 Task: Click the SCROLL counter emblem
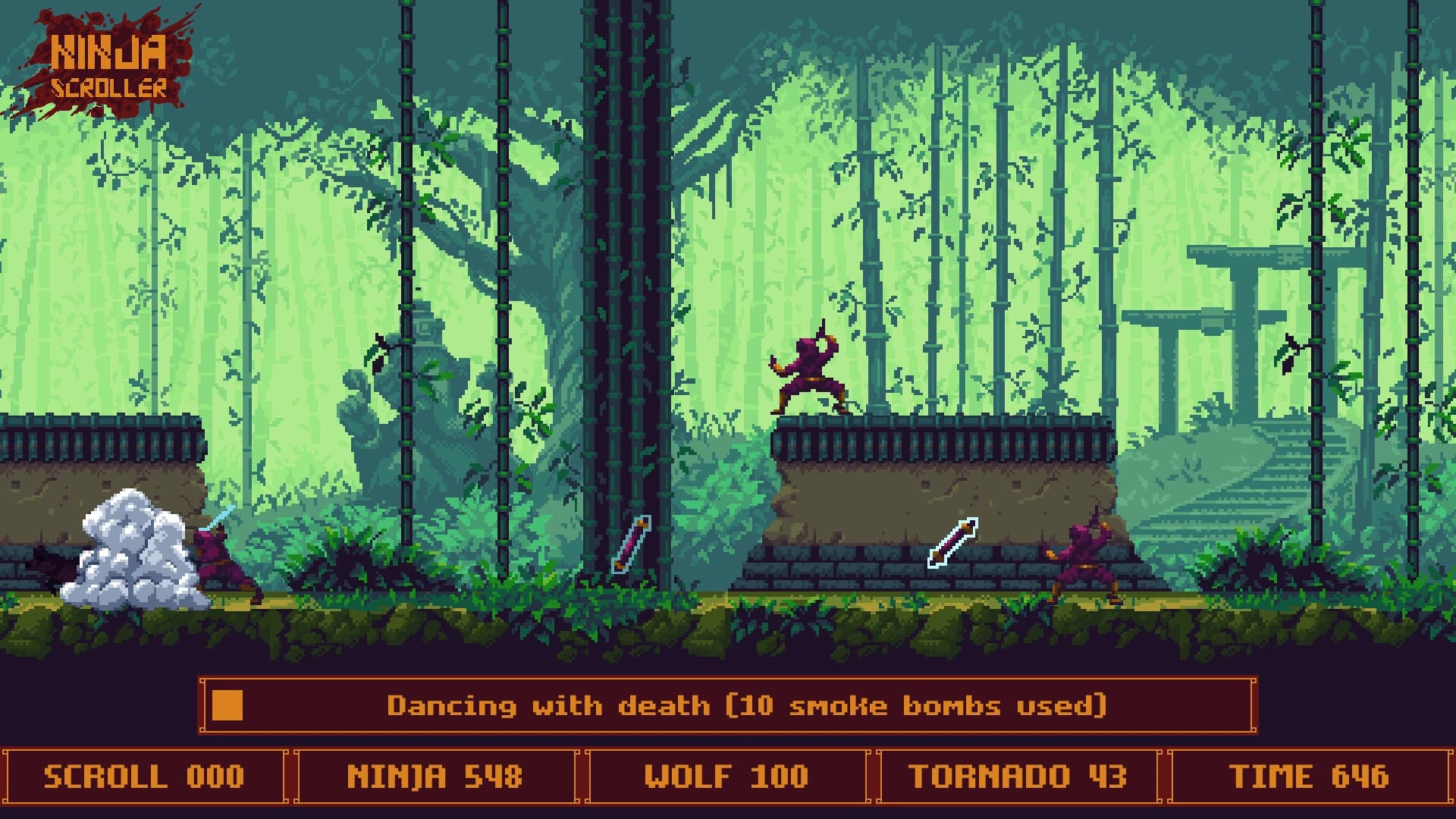pyautogui.click(x=144, y=776)
